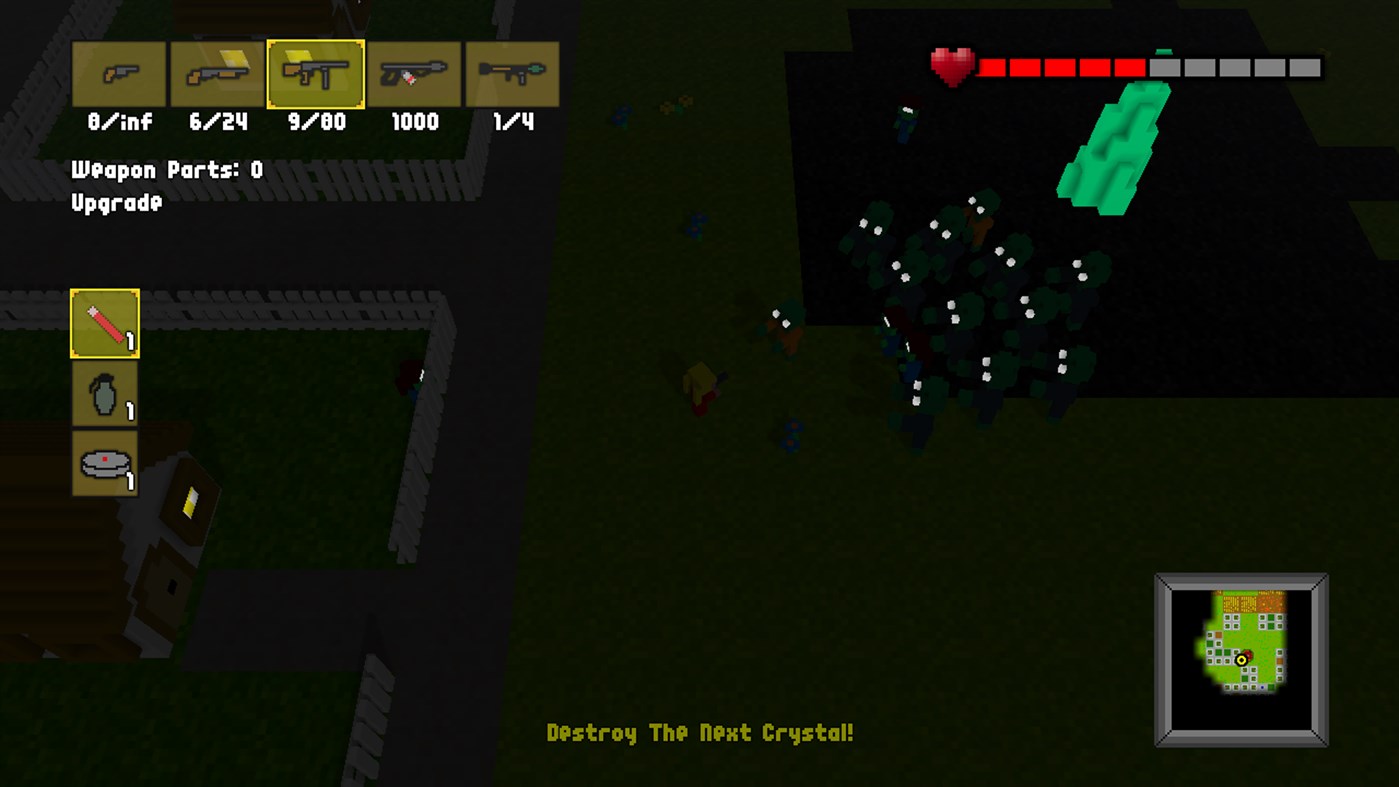Select the pistol weapon slot

(117, 75)
